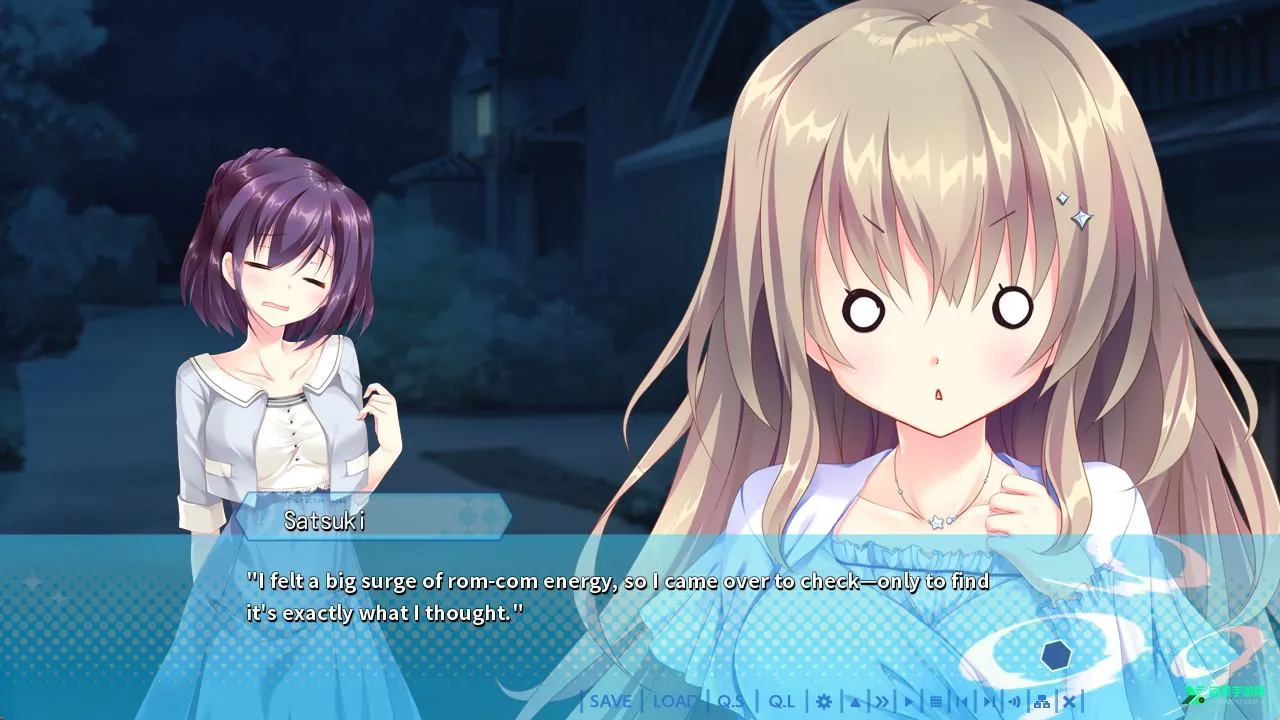
Task: Open settings via the gear icon
Action: (824, 702)
